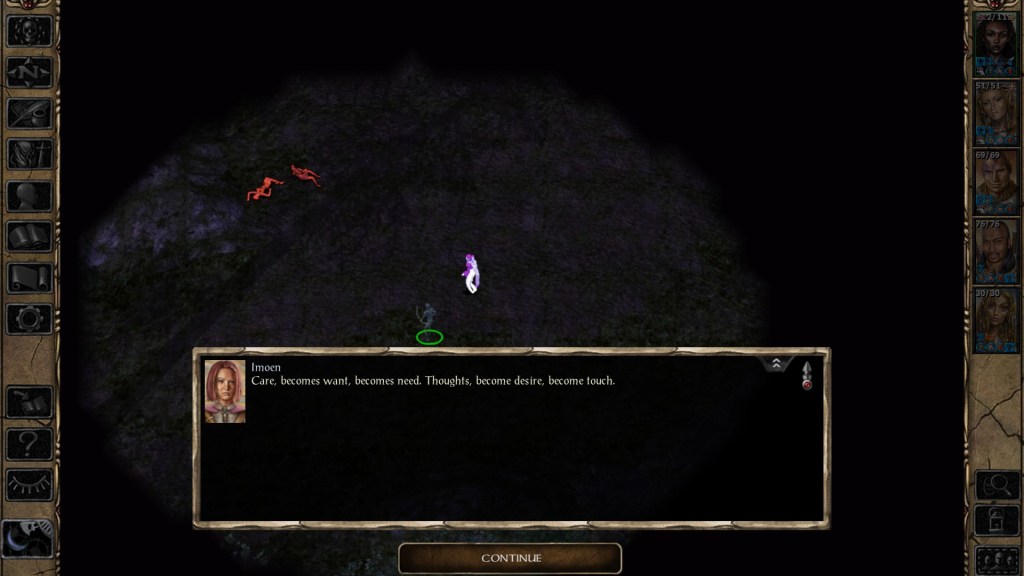The image size is (1024, 576).
Task: Toggle the closed-eye button in left sidebar
Action: 29,484
